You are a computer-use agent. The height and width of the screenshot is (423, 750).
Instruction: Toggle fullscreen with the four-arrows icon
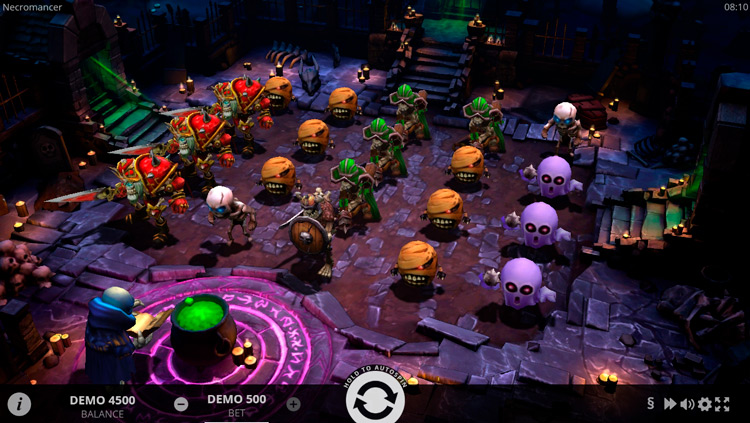click(x=724, y=404)
